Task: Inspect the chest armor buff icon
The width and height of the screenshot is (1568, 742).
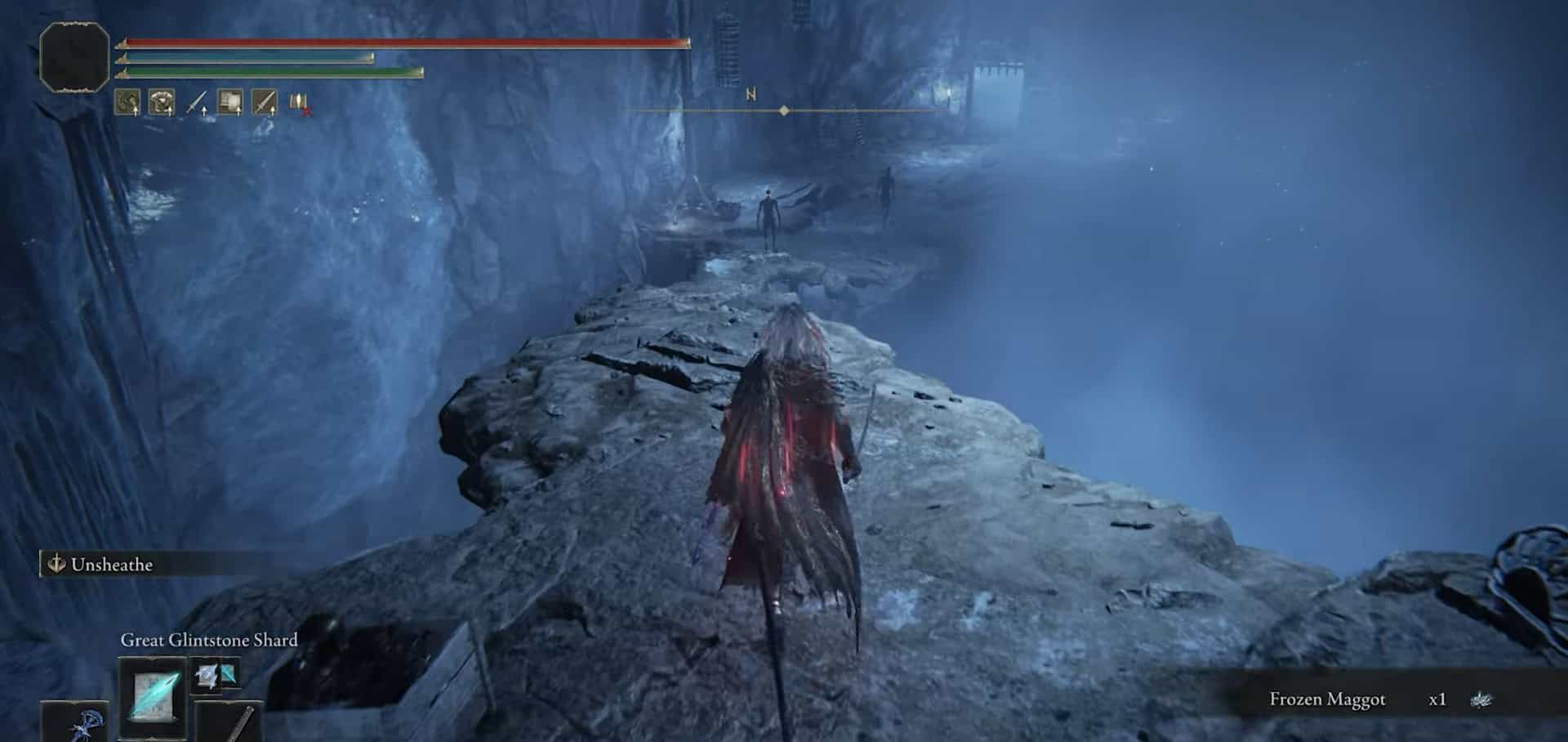Action: click(162, 102)
